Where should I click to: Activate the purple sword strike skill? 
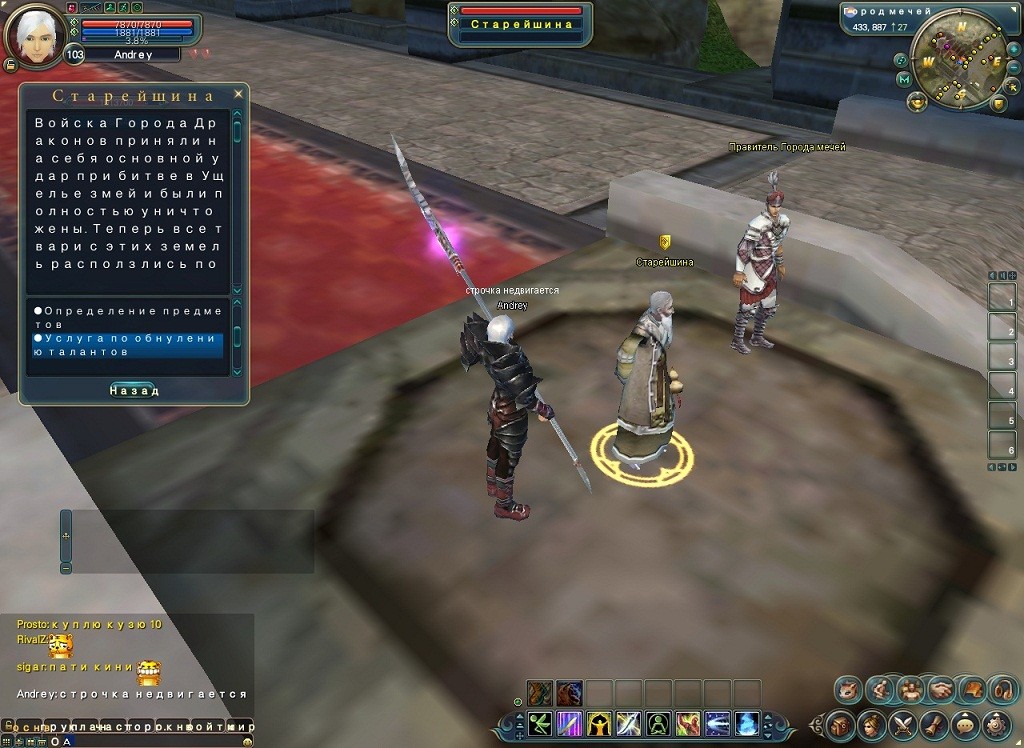click(571, 723)
